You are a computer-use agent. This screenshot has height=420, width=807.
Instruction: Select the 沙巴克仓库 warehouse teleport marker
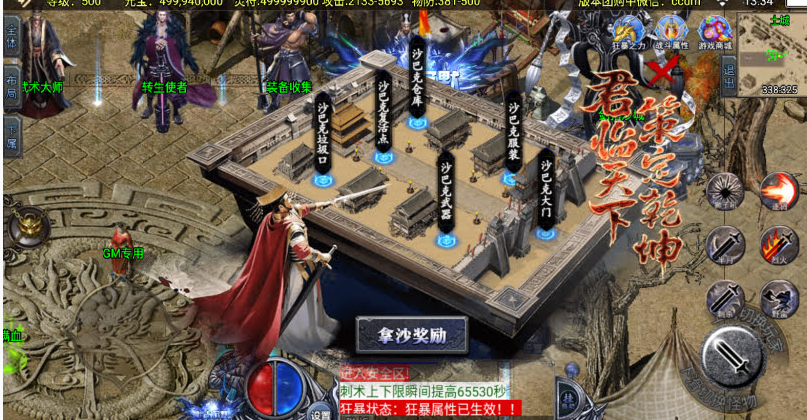click(x=418, y=122)
